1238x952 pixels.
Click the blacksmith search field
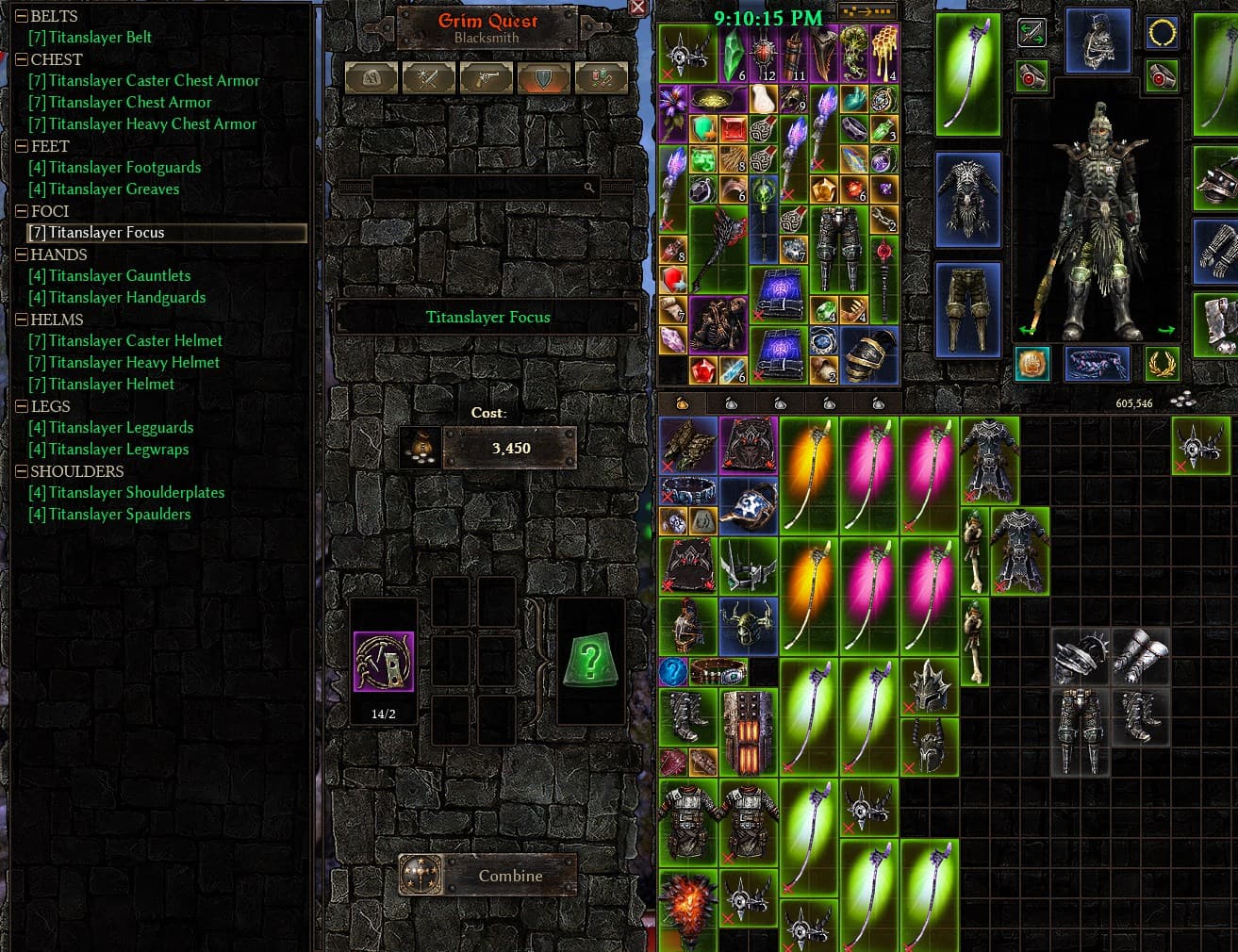tap(487, 188)
